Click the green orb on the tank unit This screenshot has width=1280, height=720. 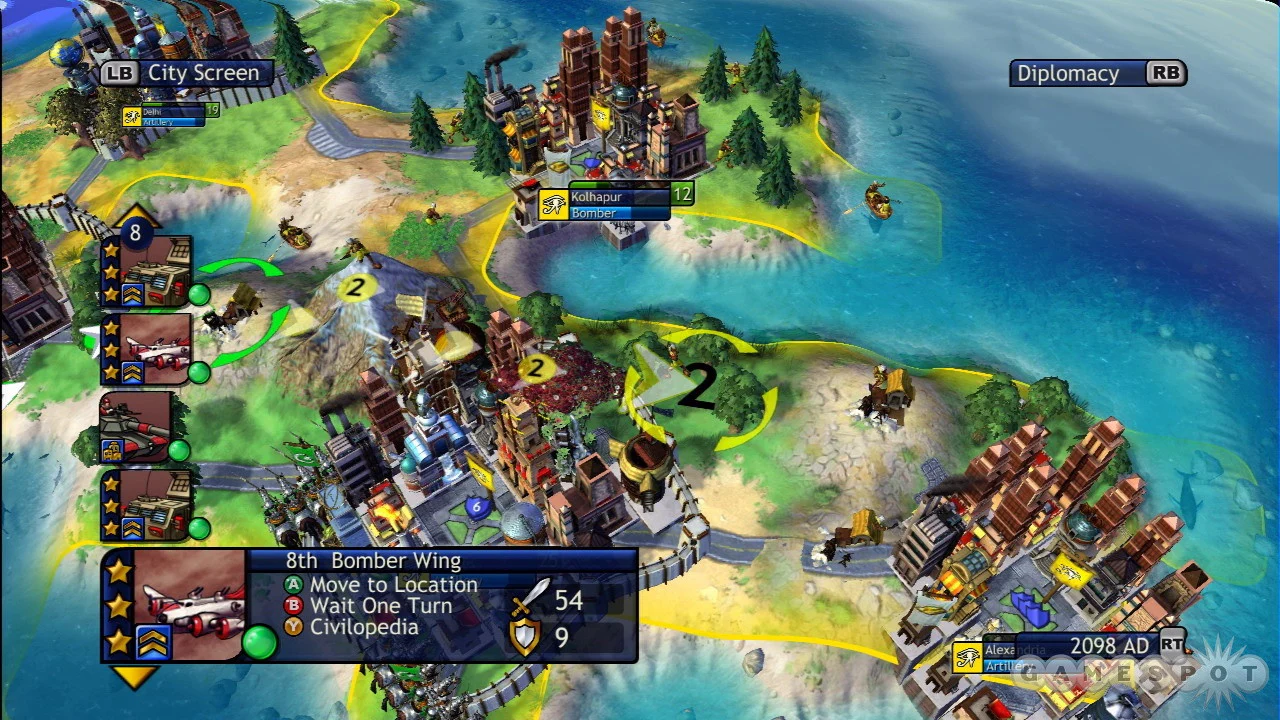point(178,452)
